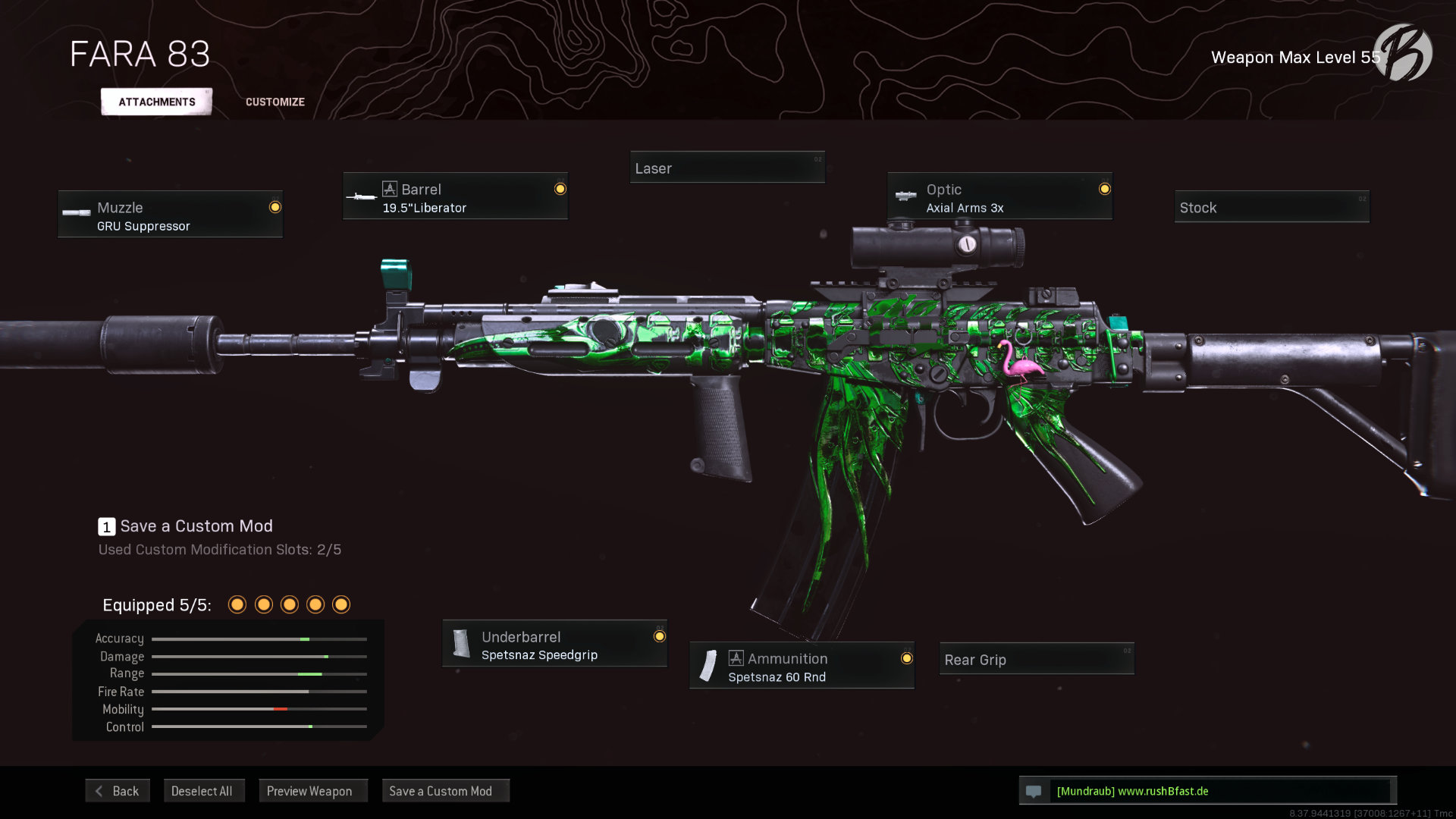Switch to the Customize tab
This screenshot has height=819, width=1456.
(x=275, y=101)
